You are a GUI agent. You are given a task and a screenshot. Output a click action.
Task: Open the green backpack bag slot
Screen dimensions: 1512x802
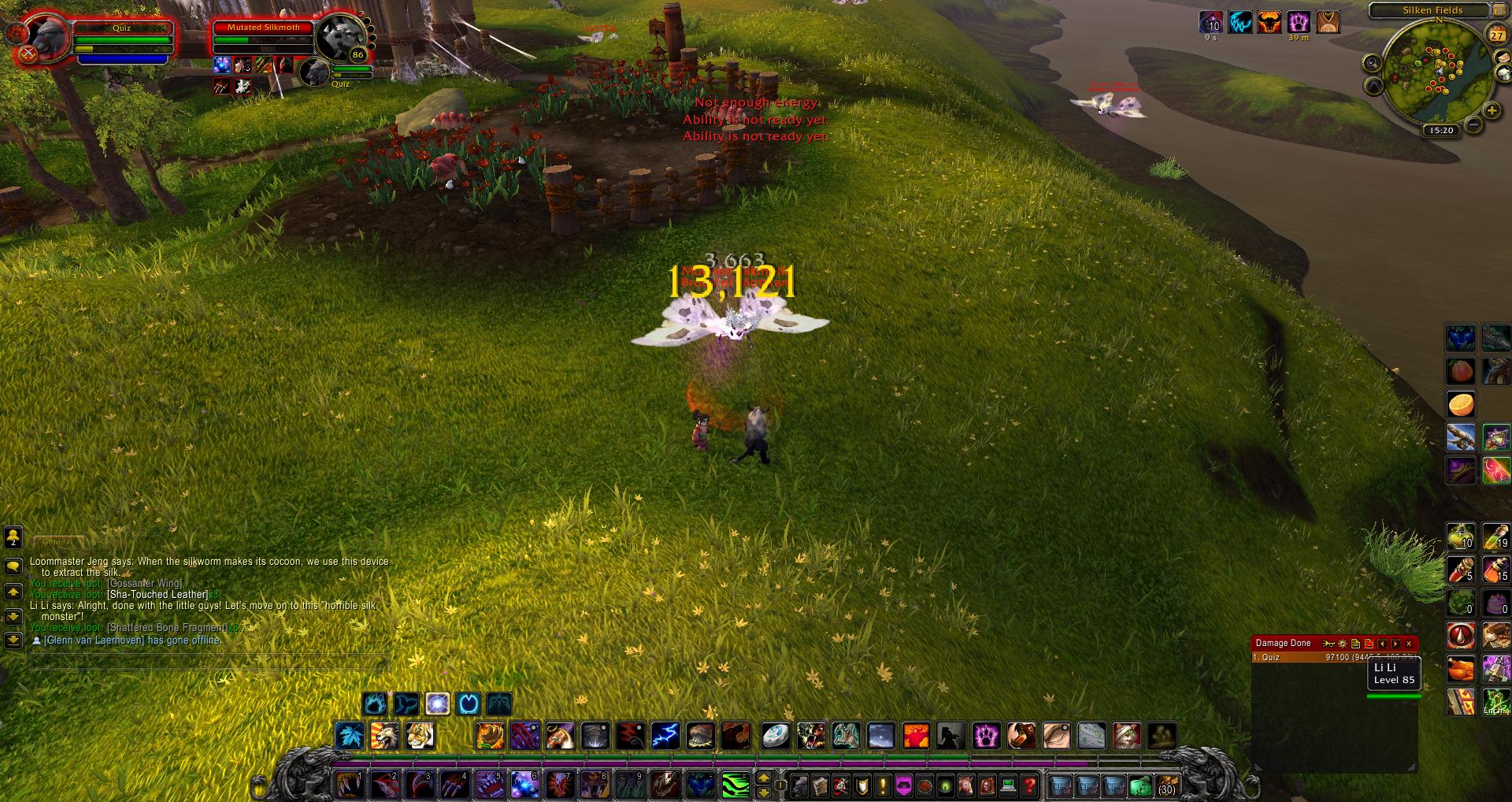[x=1140, y=785]
